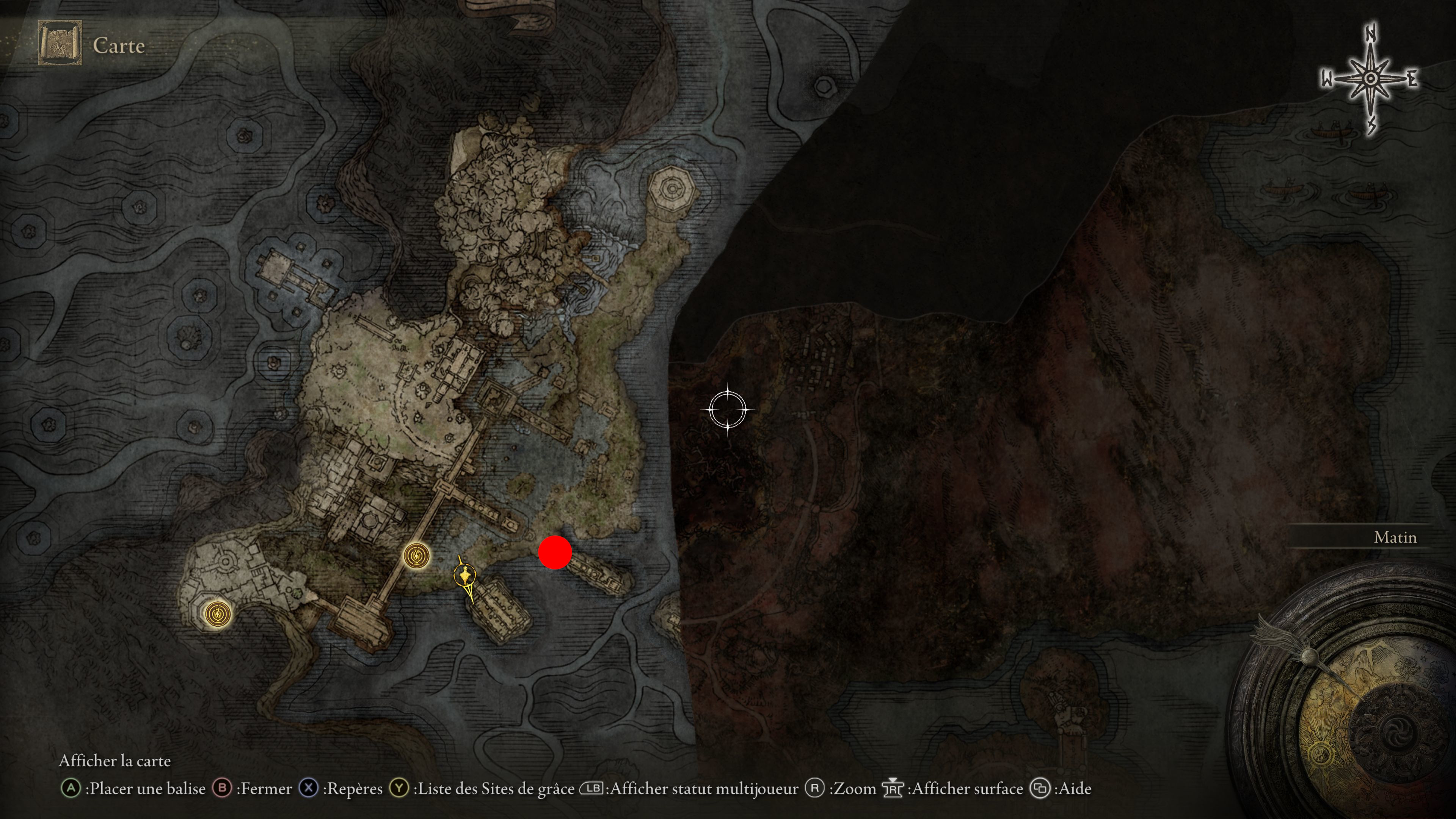Click the compass rose
Screen dimensions: 1456x819
click(1370, 80)
